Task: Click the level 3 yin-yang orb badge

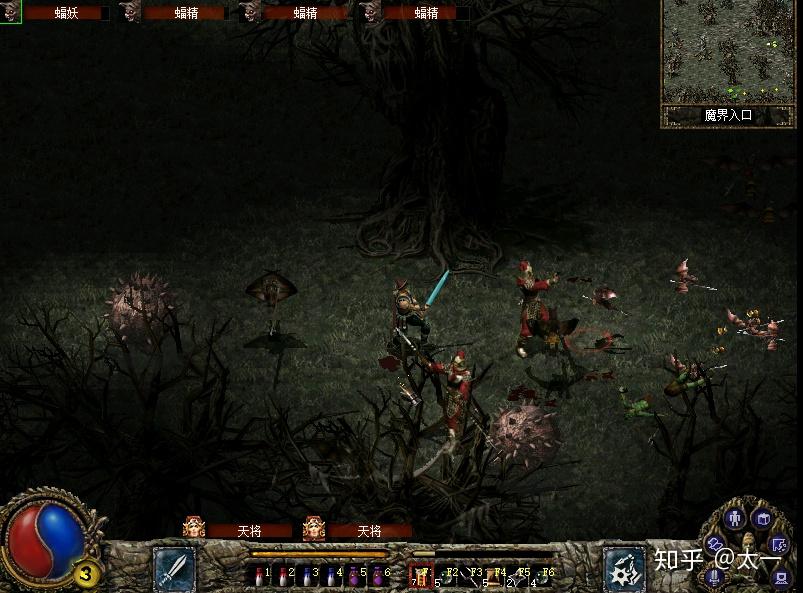Action: click(x=87, y=573)
